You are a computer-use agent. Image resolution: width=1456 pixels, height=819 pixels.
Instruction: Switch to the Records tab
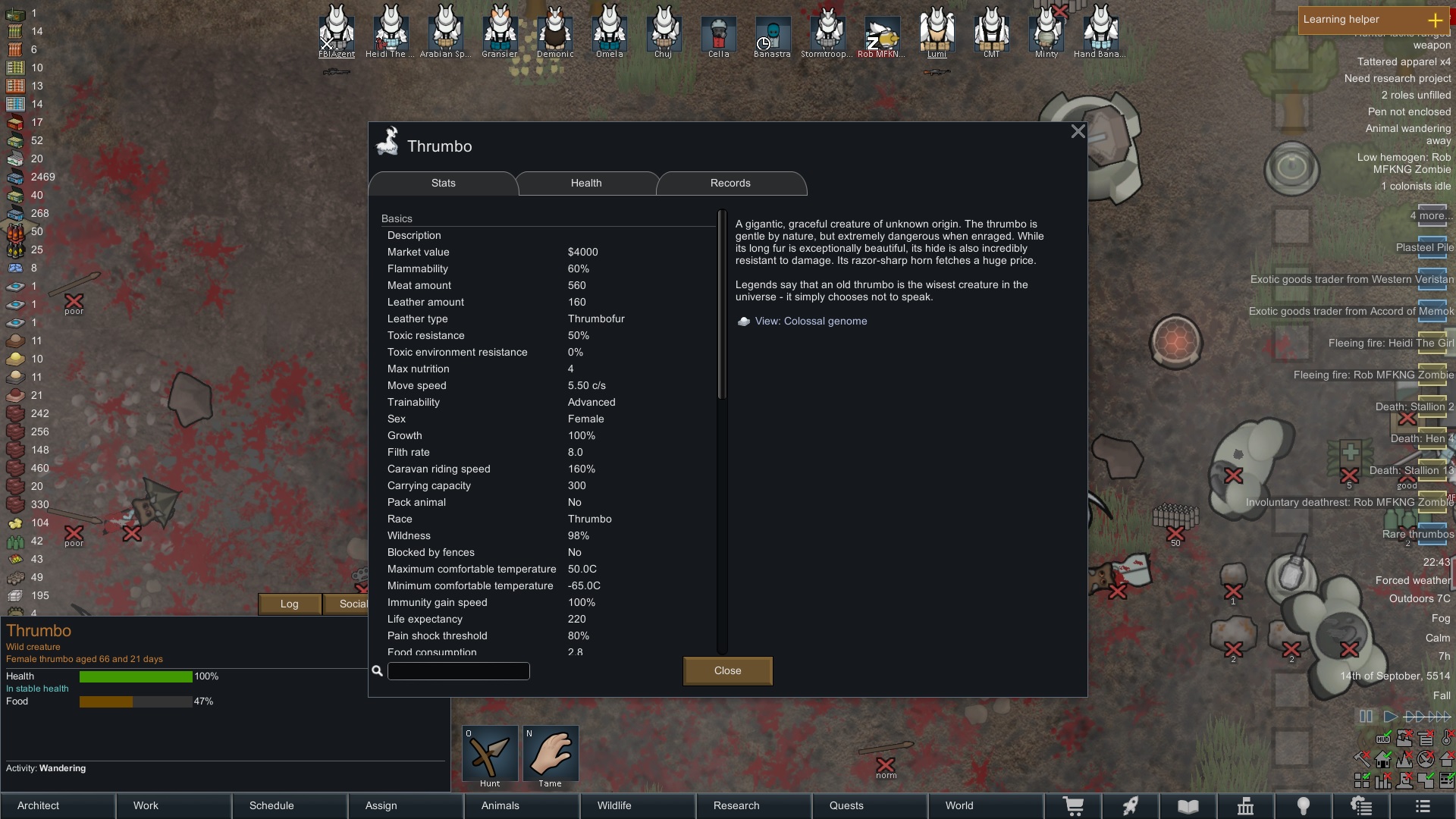tap(730, 183)
